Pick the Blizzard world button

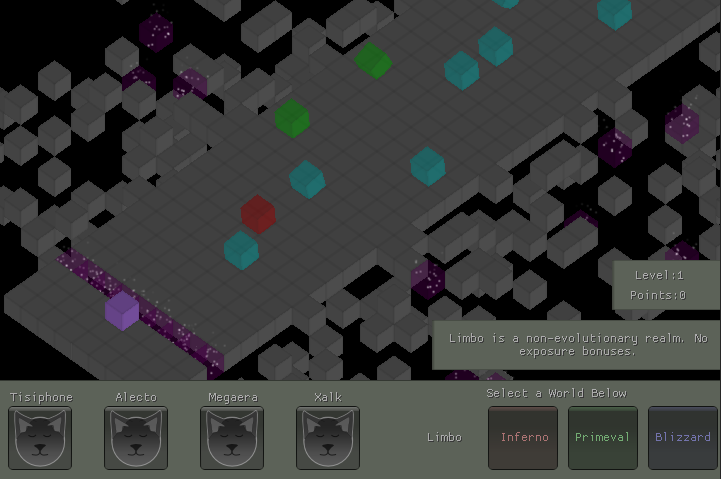(x=683, y=438)
